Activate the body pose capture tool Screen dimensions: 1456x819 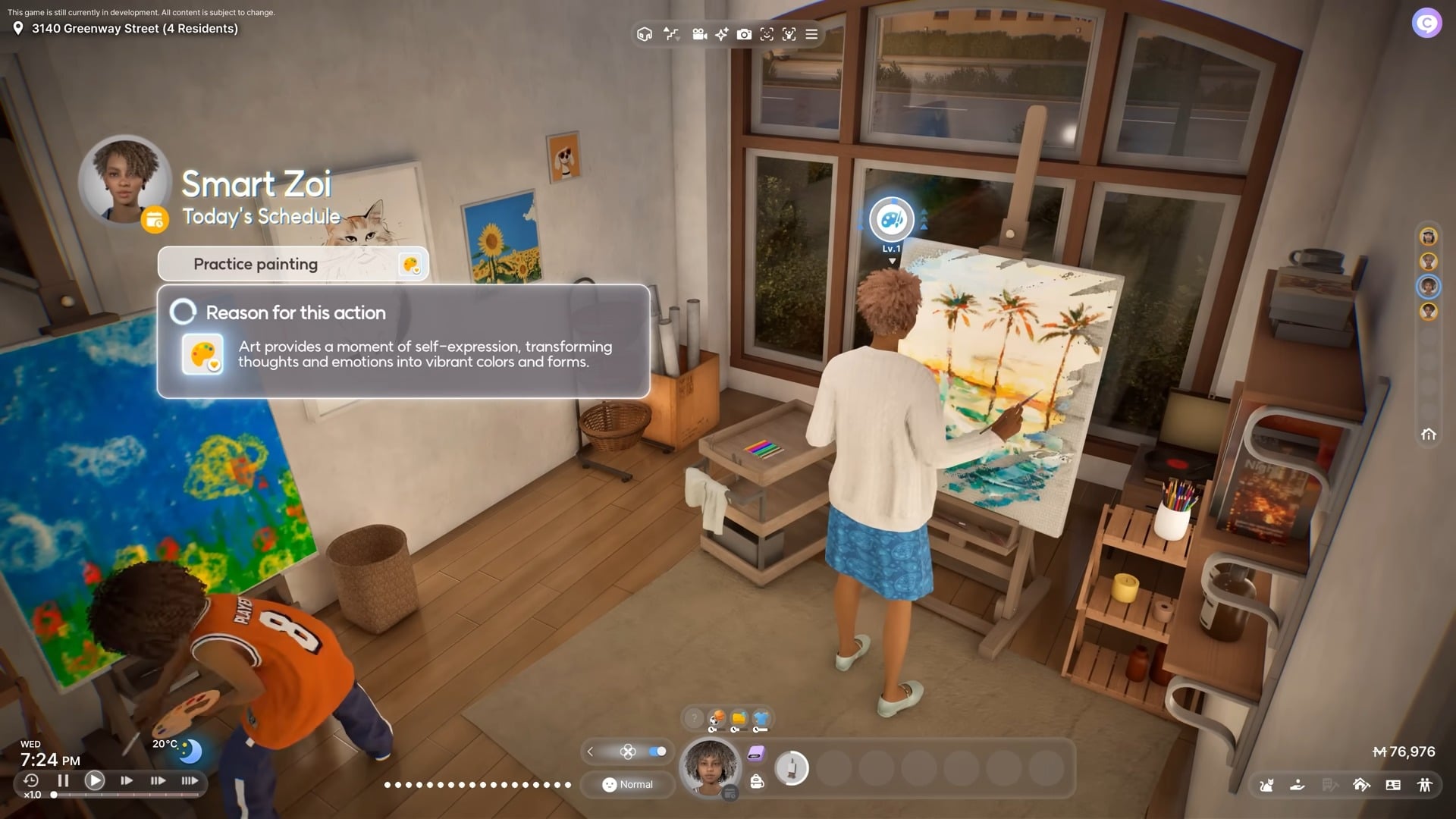point(790,35)
